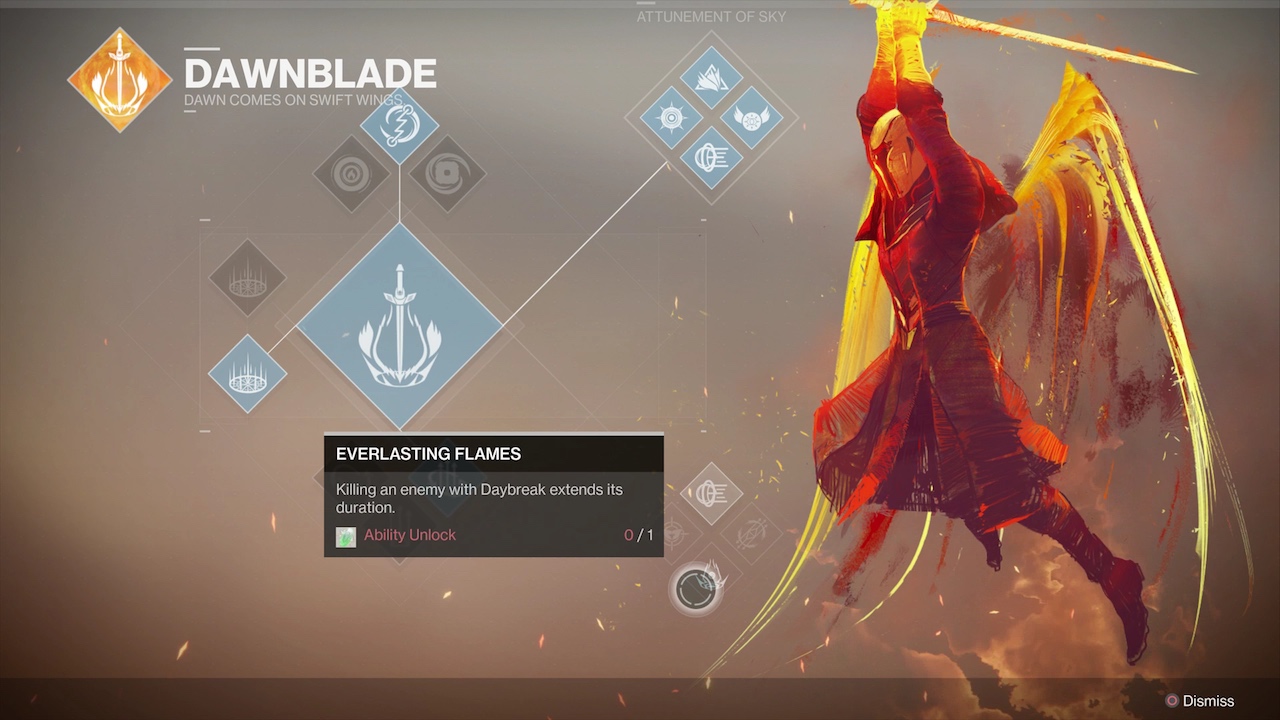Pick the greyed-out swirl with square node
The width and height of the screenshot is (1280, 720).
[x=447, y=174]
